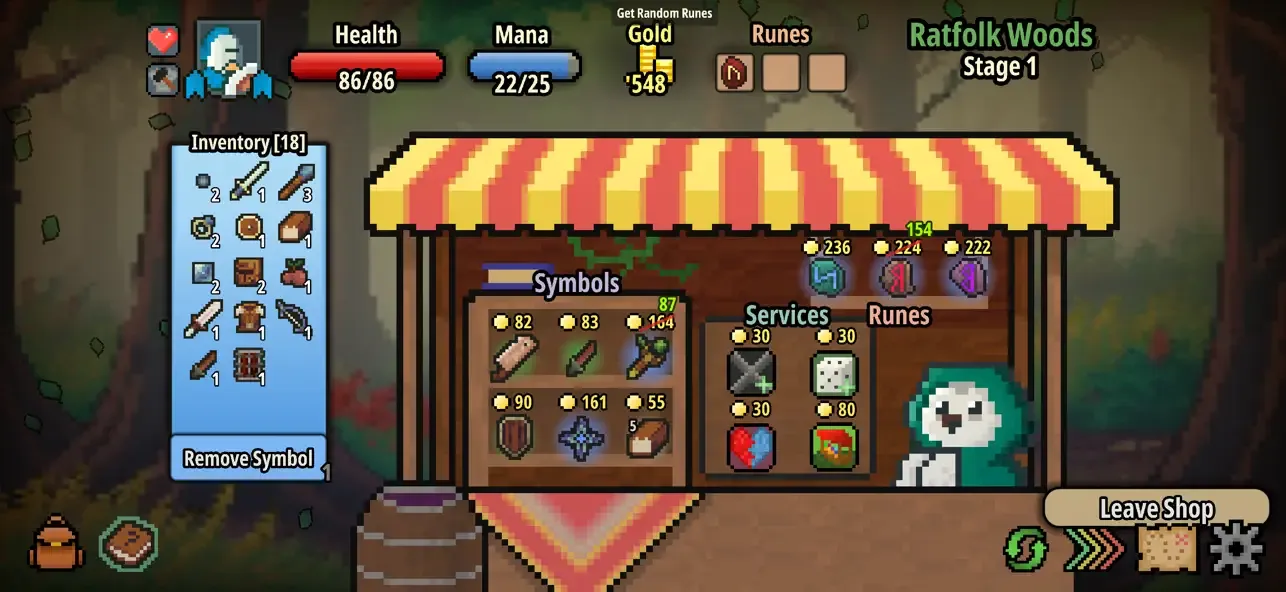Open the settings gear
1286x592 pixels.
(x=1237, y=548)
